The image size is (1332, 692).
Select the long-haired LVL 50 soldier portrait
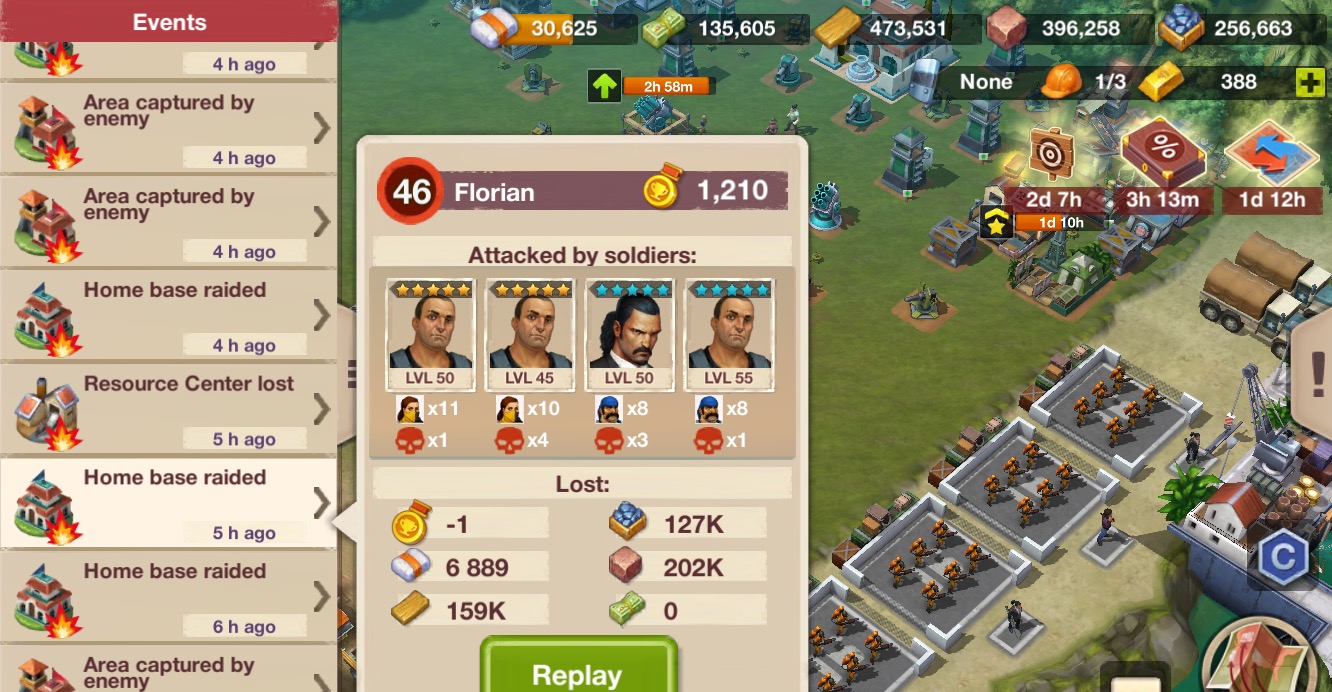(629, 335)
